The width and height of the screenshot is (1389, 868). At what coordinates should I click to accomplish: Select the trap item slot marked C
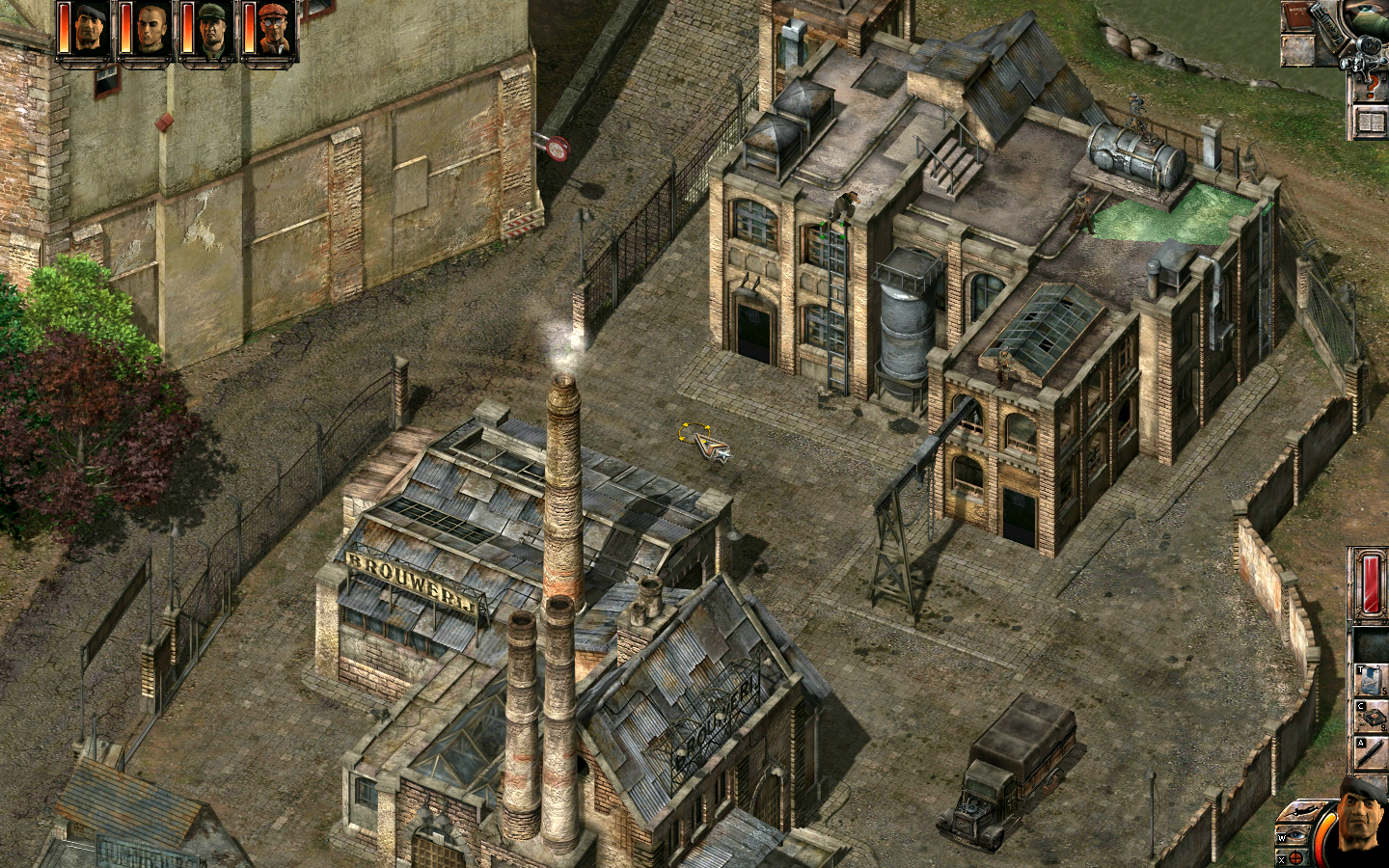tap(1372, 717)
